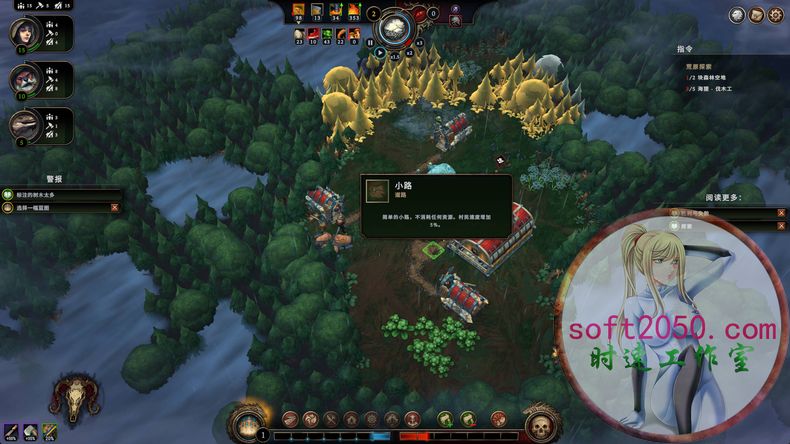
Task: Select the green tree unmarking tool with minus
Action: tap(468, 419)
